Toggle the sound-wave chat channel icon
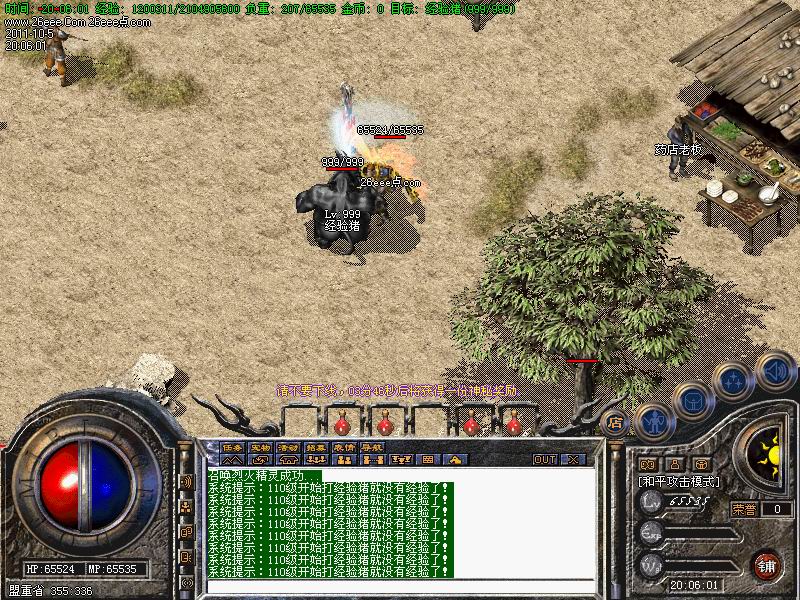This screenshot has width=800, height=600. click(186, 482)
